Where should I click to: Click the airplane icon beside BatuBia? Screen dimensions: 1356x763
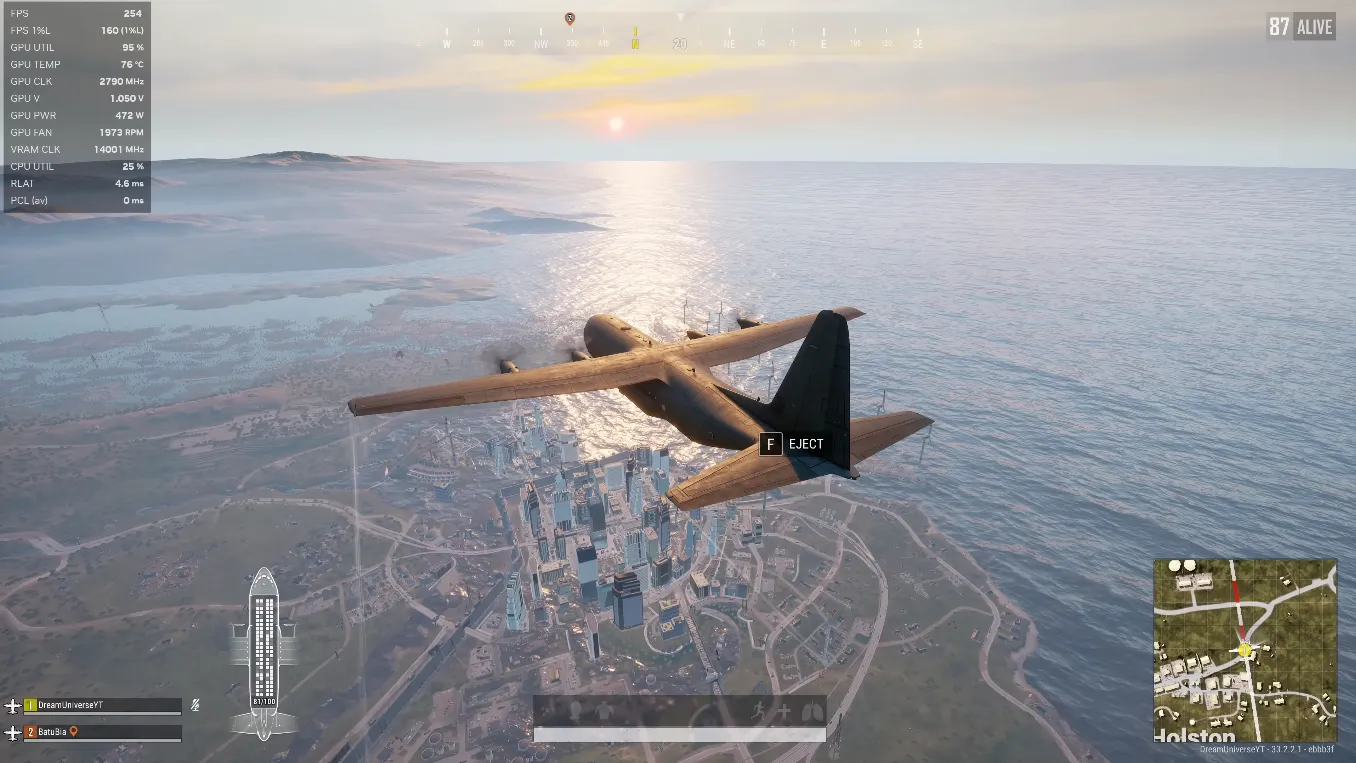[x=13, y=732]
